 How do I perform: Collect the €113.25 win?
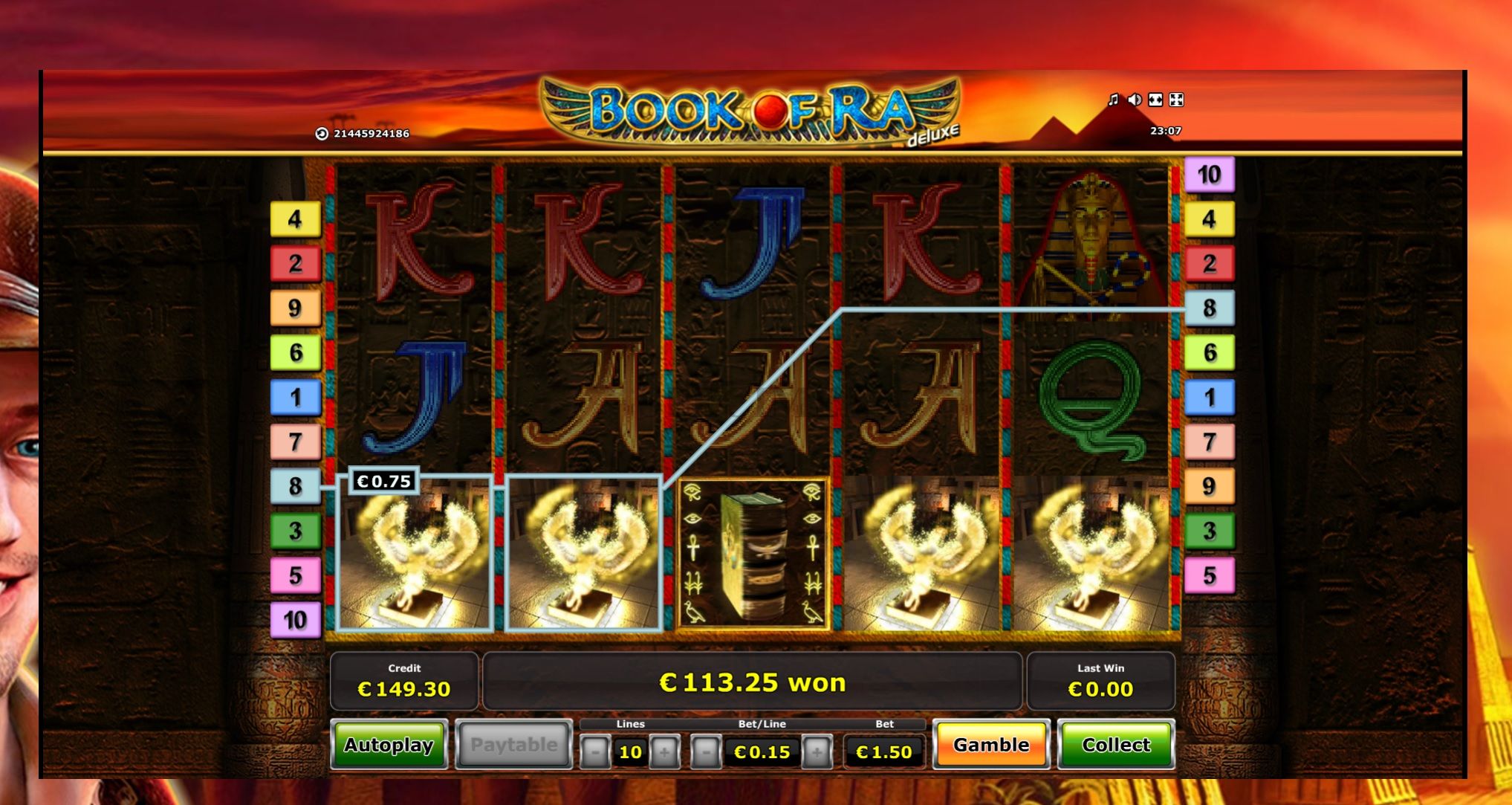click(1116, 745)
